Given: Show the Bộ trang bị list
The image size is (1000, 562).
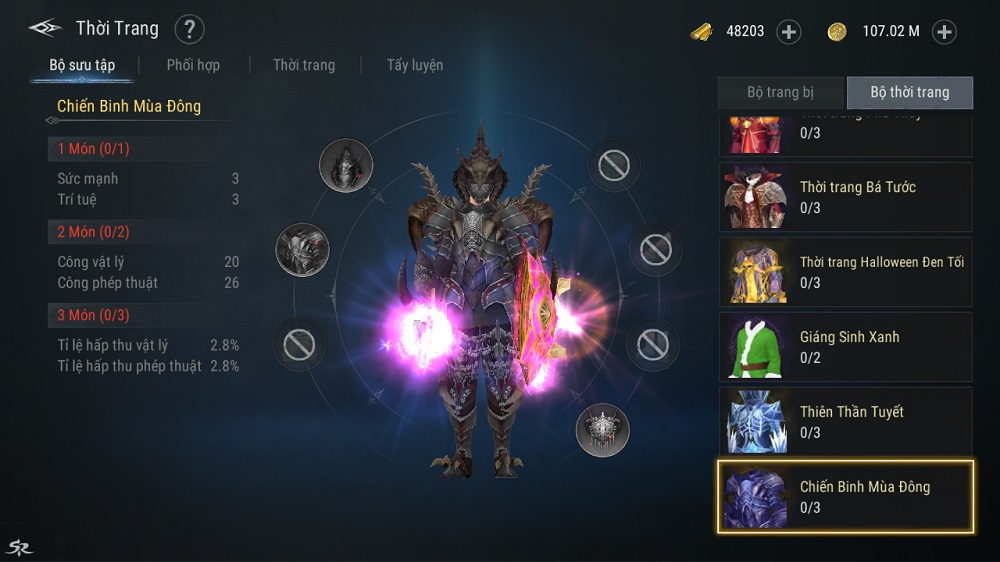Looking at the screenshot, I should pos(781,92).
